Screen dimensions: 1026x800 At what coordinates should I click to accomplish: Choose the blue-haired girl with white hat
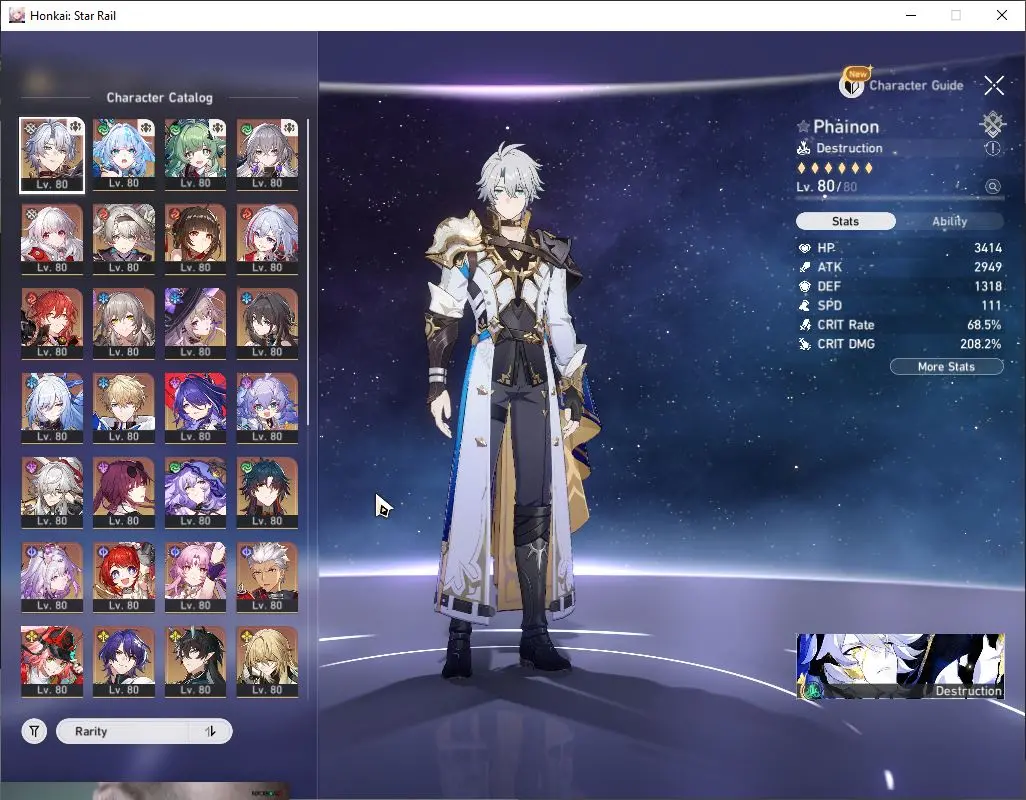(123, 148)
